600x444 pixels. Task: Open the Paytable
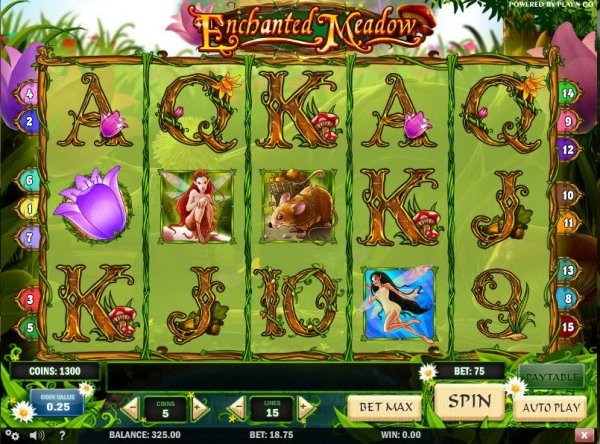click(550, 377)
